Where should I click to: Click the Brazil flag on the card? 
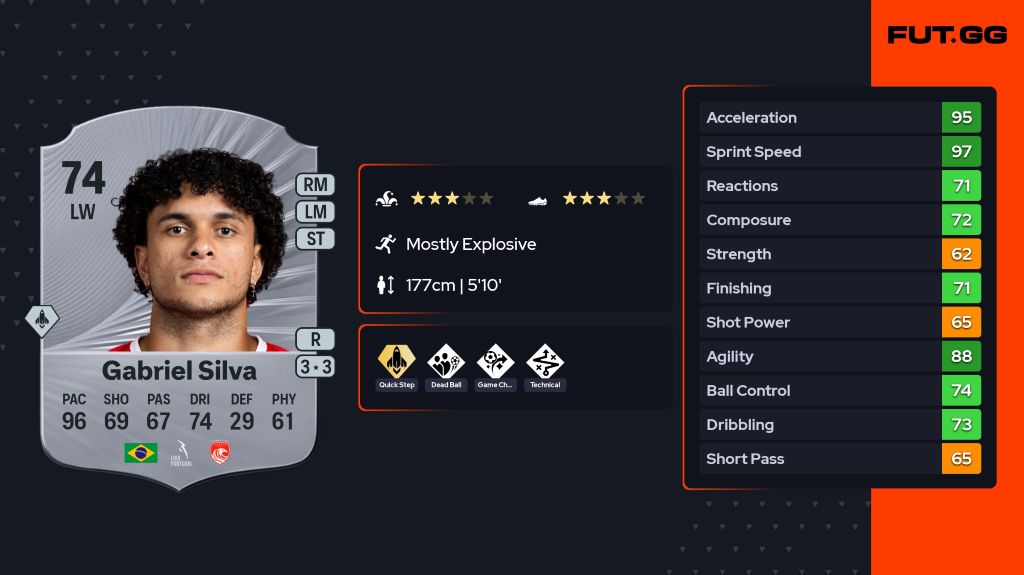click(x=141, y=453)
